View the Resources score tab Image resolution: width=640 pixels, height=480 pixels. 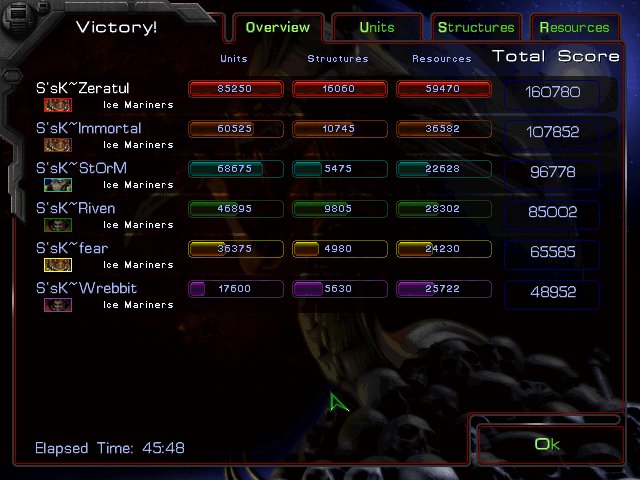(x=574, y=27)
